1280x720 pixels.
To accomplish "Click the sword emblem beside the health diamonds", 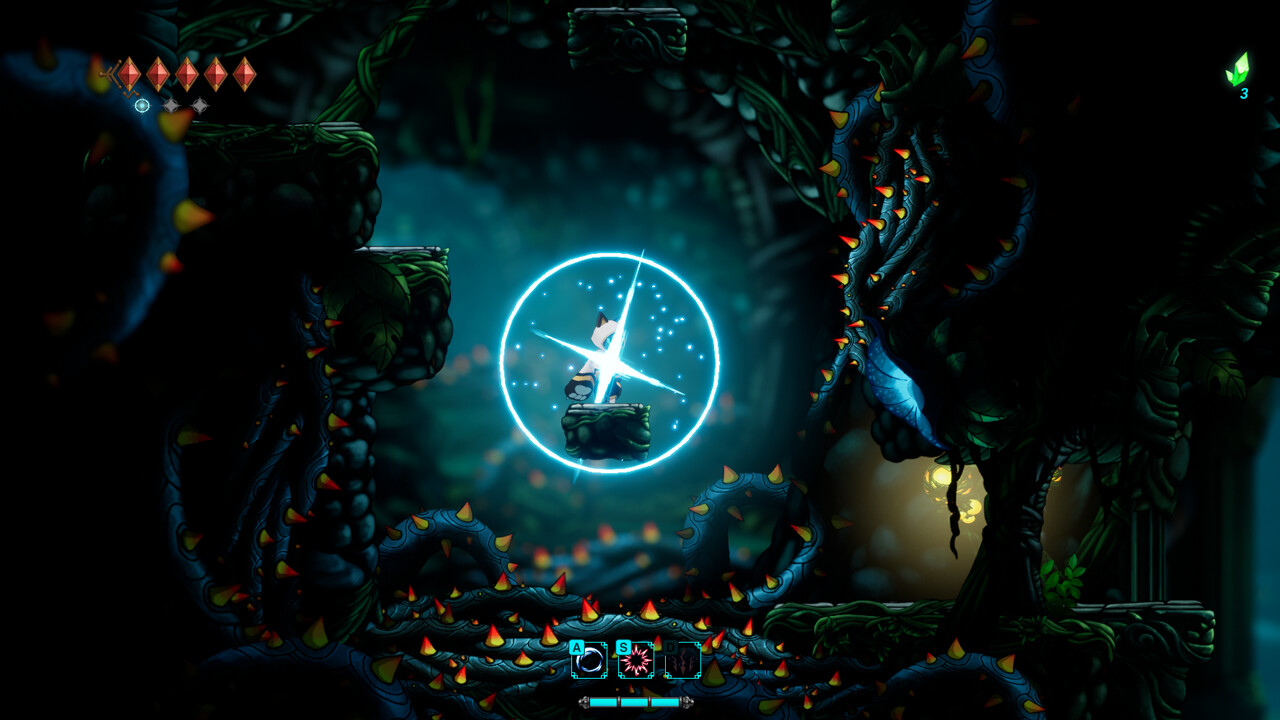I will coord(111,74).
